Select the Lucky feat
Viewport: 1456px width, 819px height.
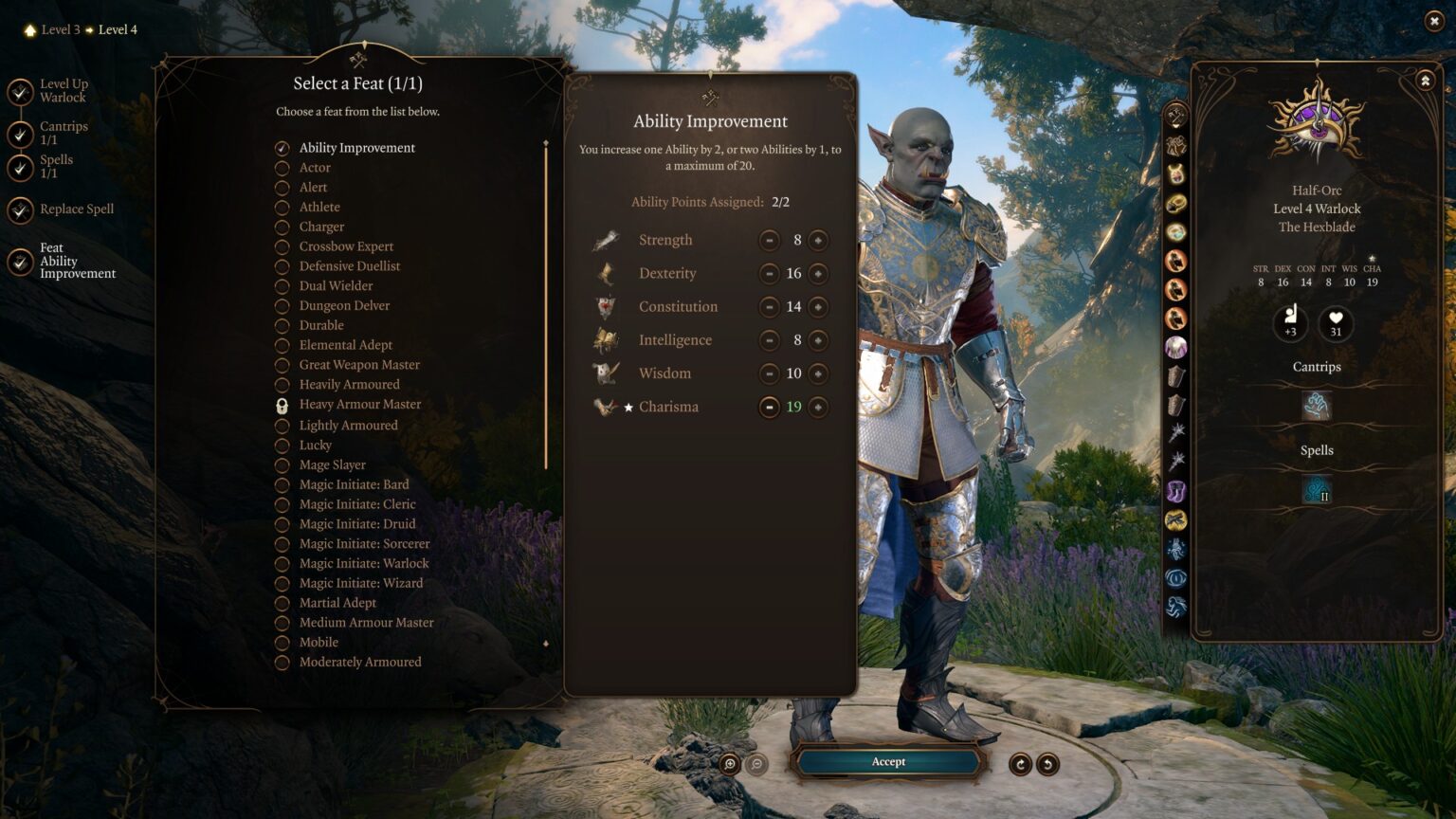[282, 445]
